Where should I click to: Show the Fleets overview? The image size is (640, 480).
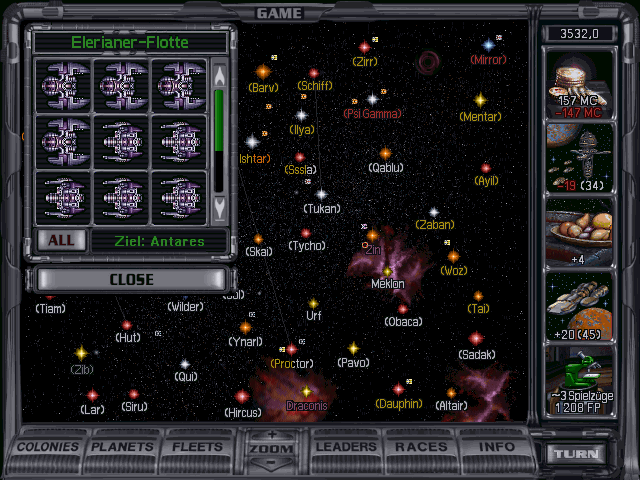point(198,447)
